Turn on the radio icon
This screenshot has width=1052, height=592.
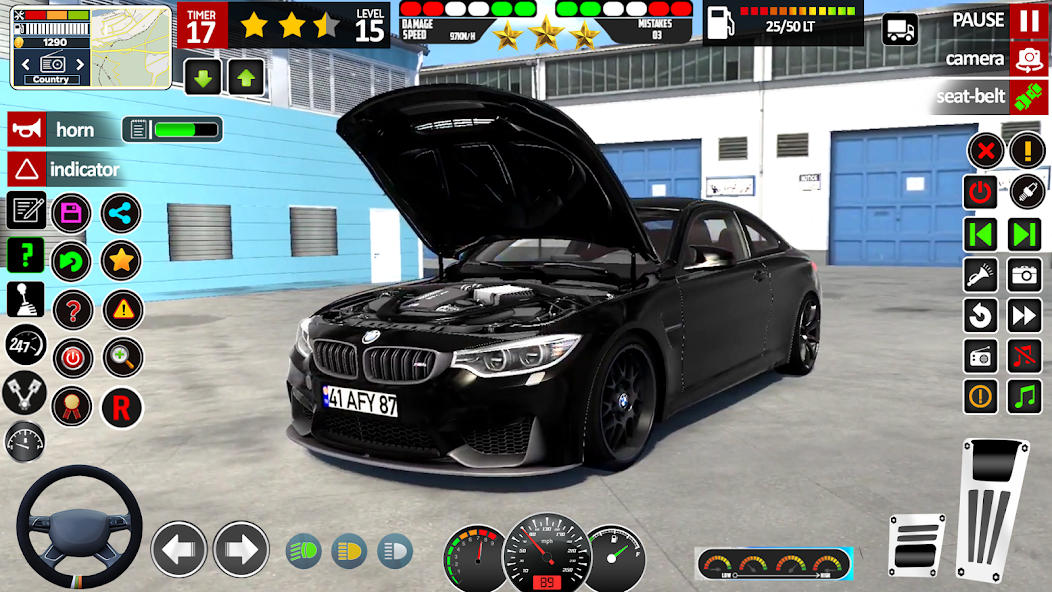(981, 355)
